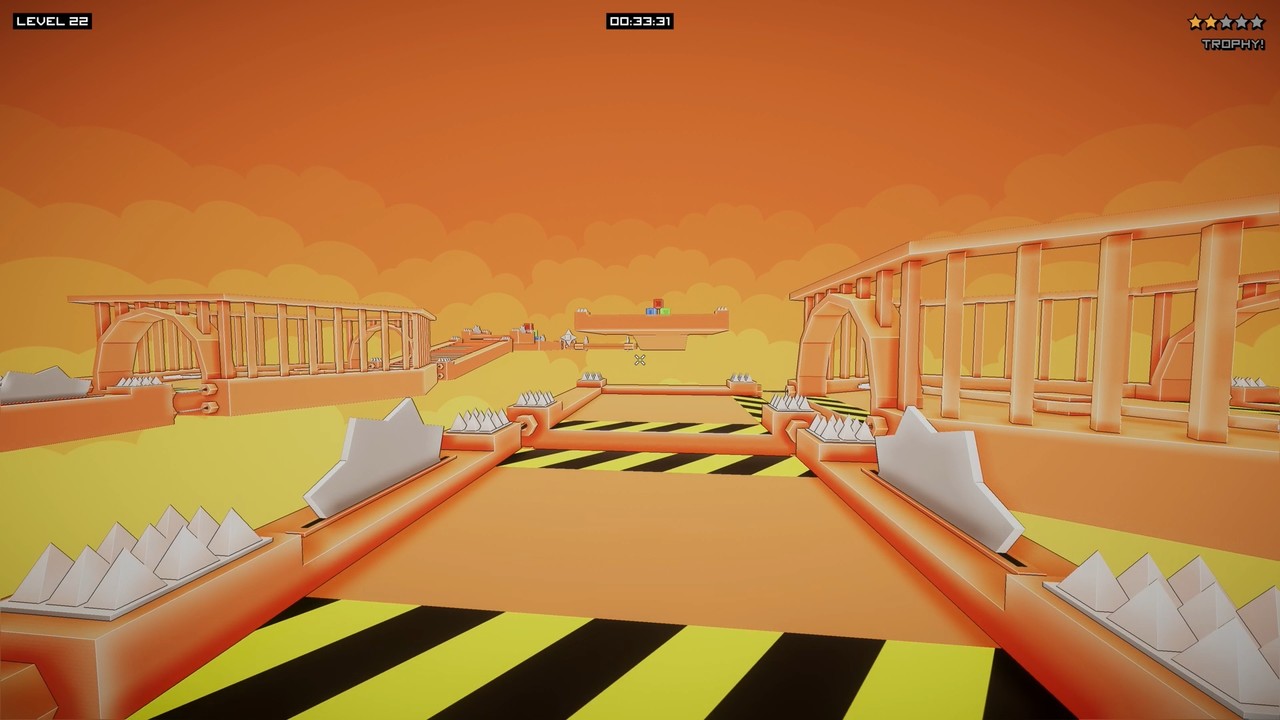Click the second gold star icon
Image resolution: width=1280 pixels, height=720 pixels.
click(1211, 21)
